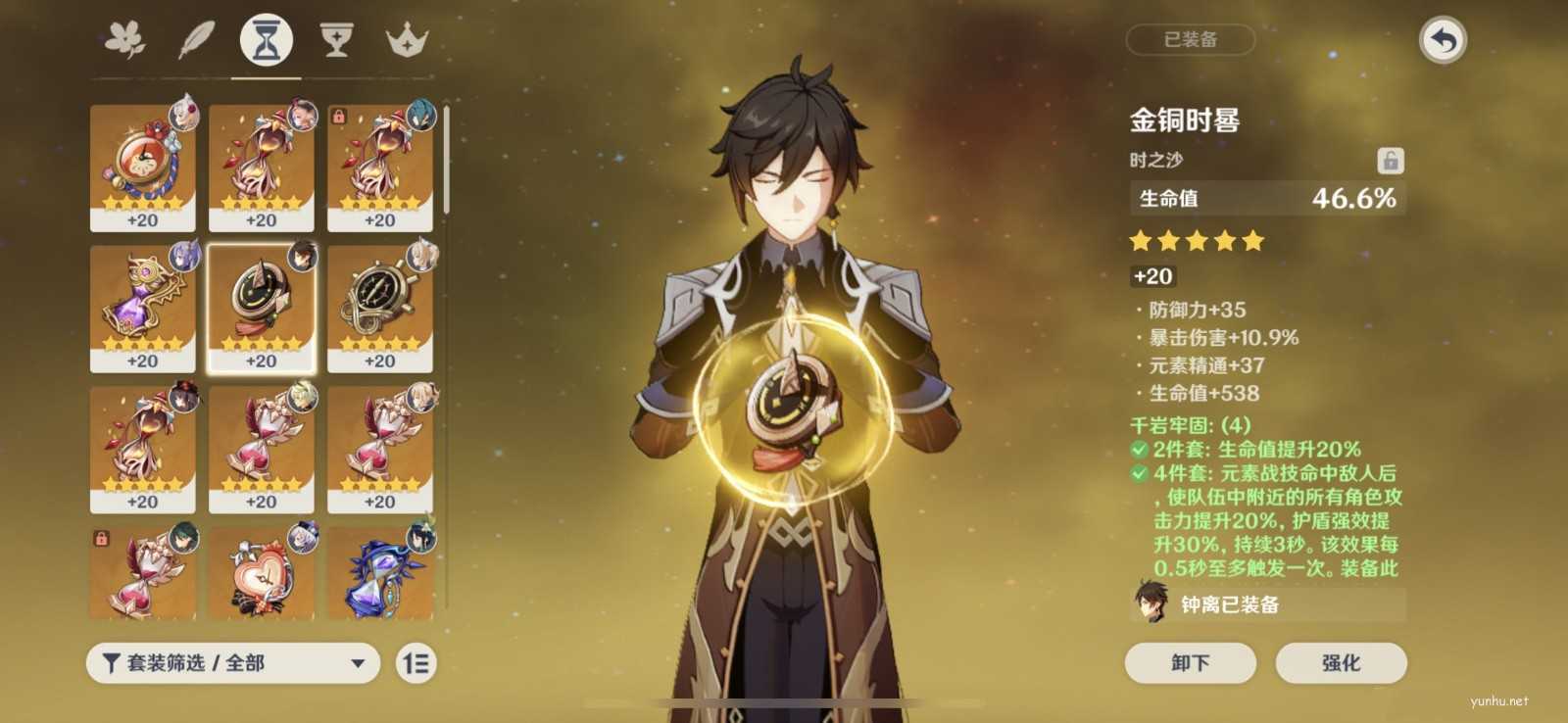
Task: Open the 套装筛选 set filter dropdown
Action: (233, 663)
